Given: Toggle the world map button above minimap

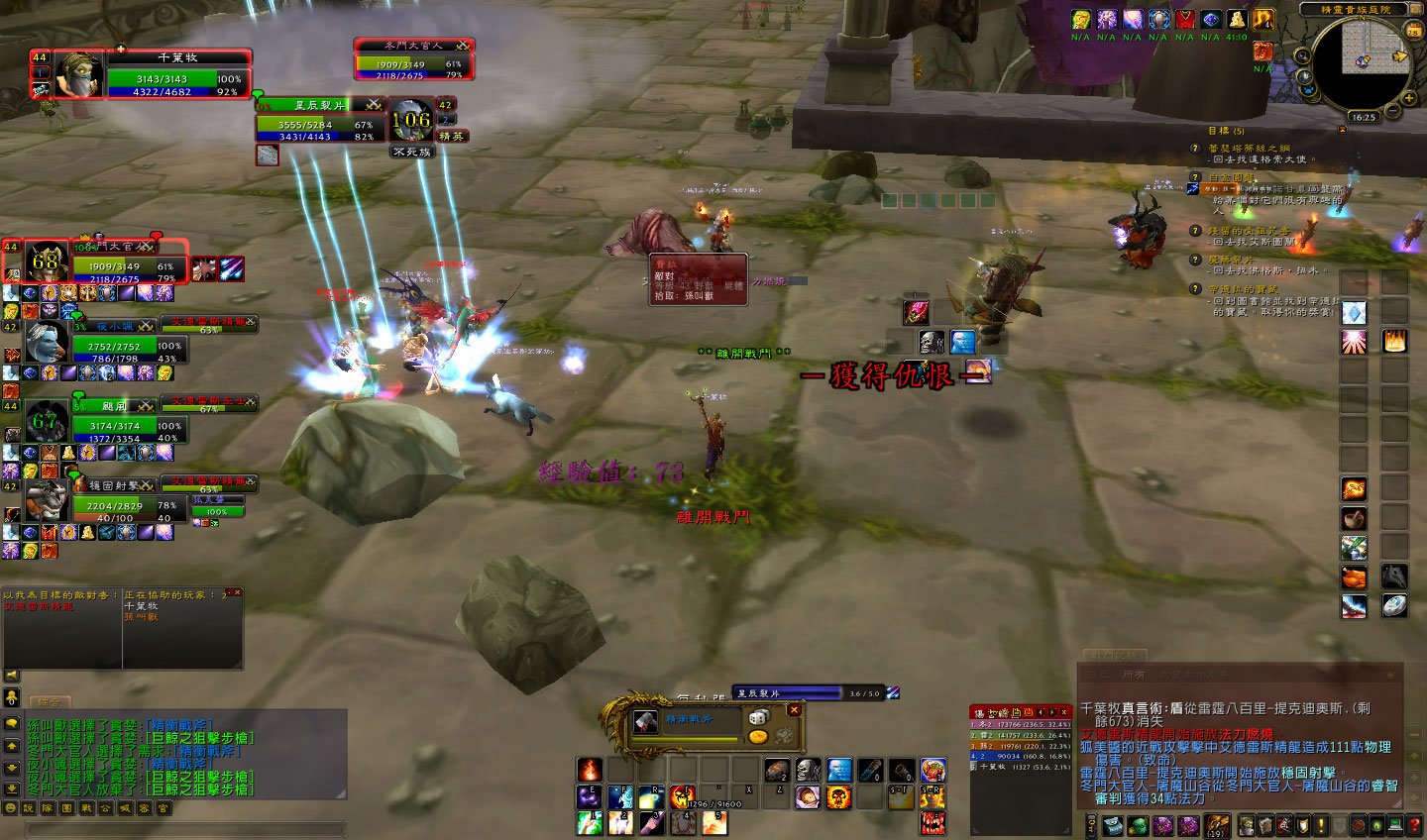Looking at the screenshot, I should pyautogui.click(x=1413, y=10).
